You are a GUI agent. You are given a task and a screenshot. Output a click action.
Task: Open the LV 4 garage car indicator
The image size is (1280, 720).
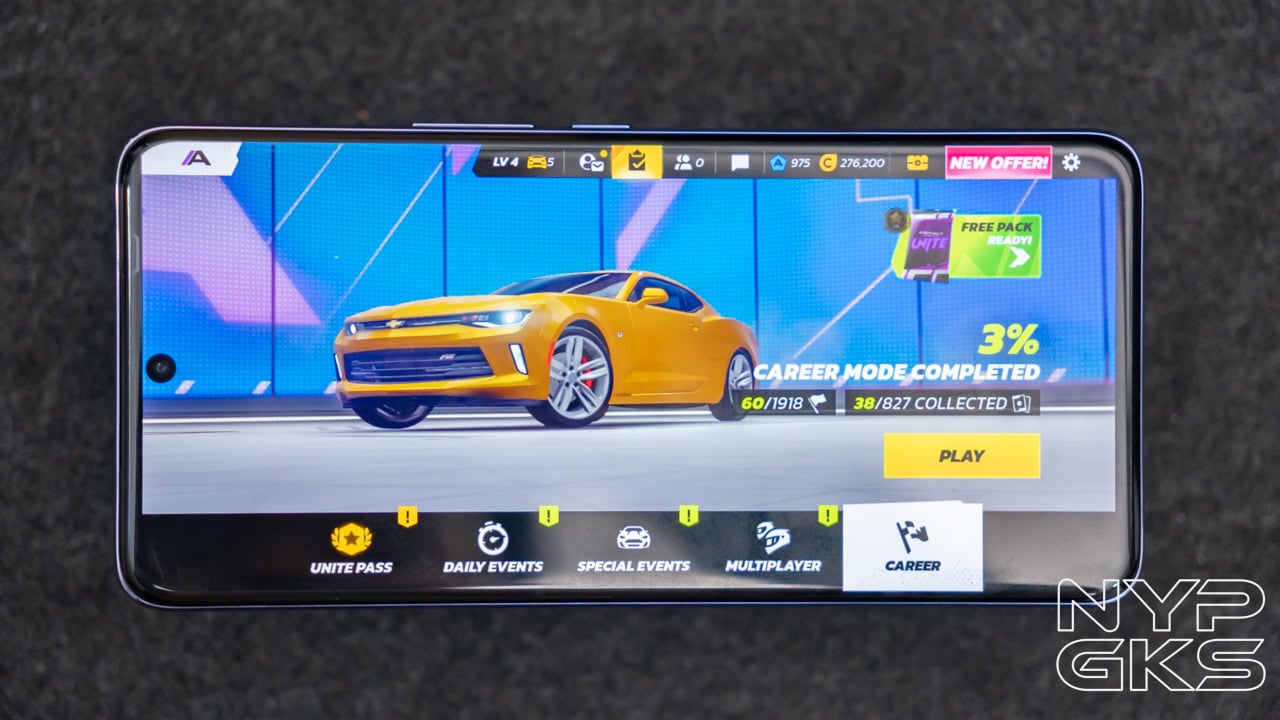523,162
